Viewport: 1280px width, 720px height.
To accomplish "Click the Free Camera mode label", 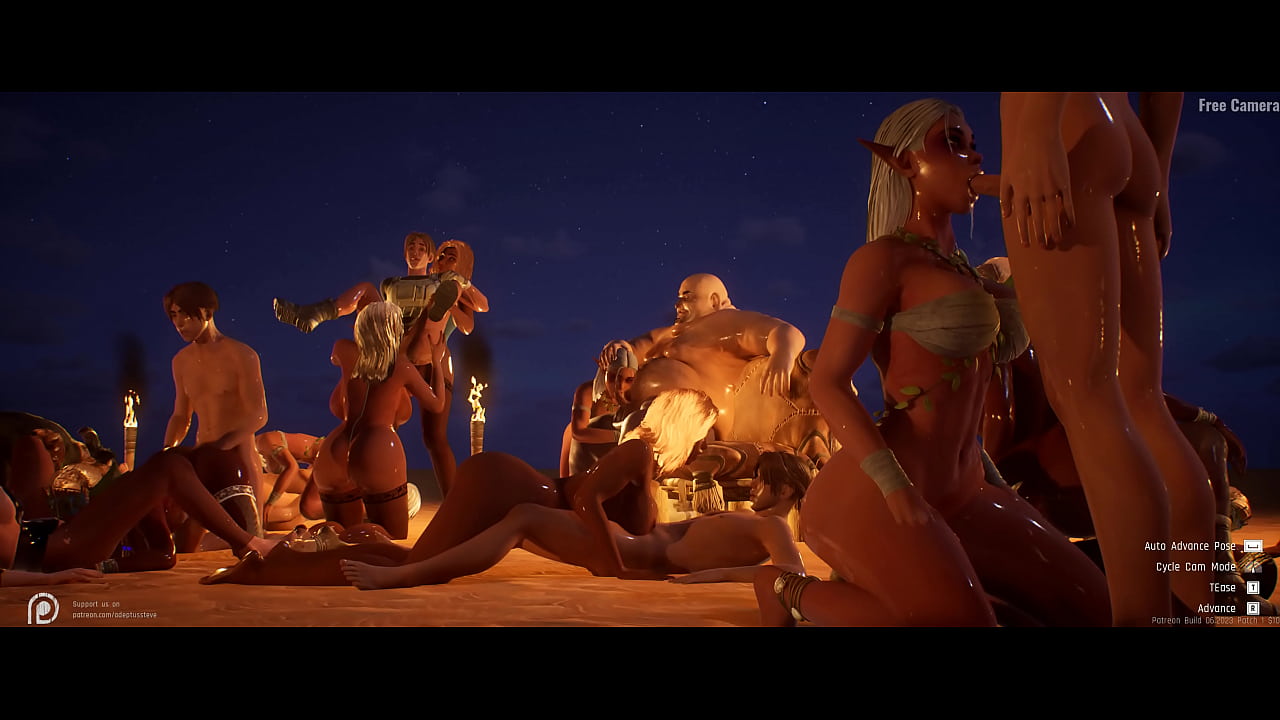I will (1238, 105).
